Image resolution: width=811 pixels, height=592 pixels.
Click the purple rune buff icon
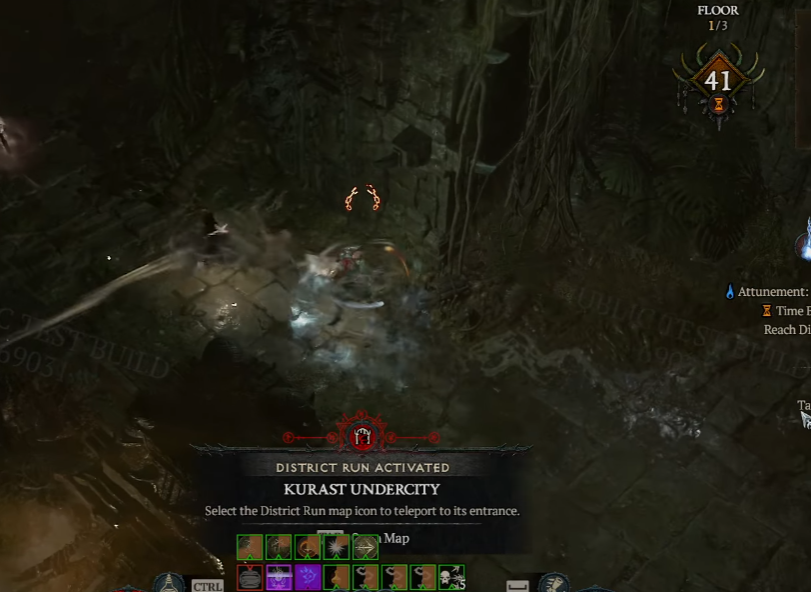click(308, 577)
